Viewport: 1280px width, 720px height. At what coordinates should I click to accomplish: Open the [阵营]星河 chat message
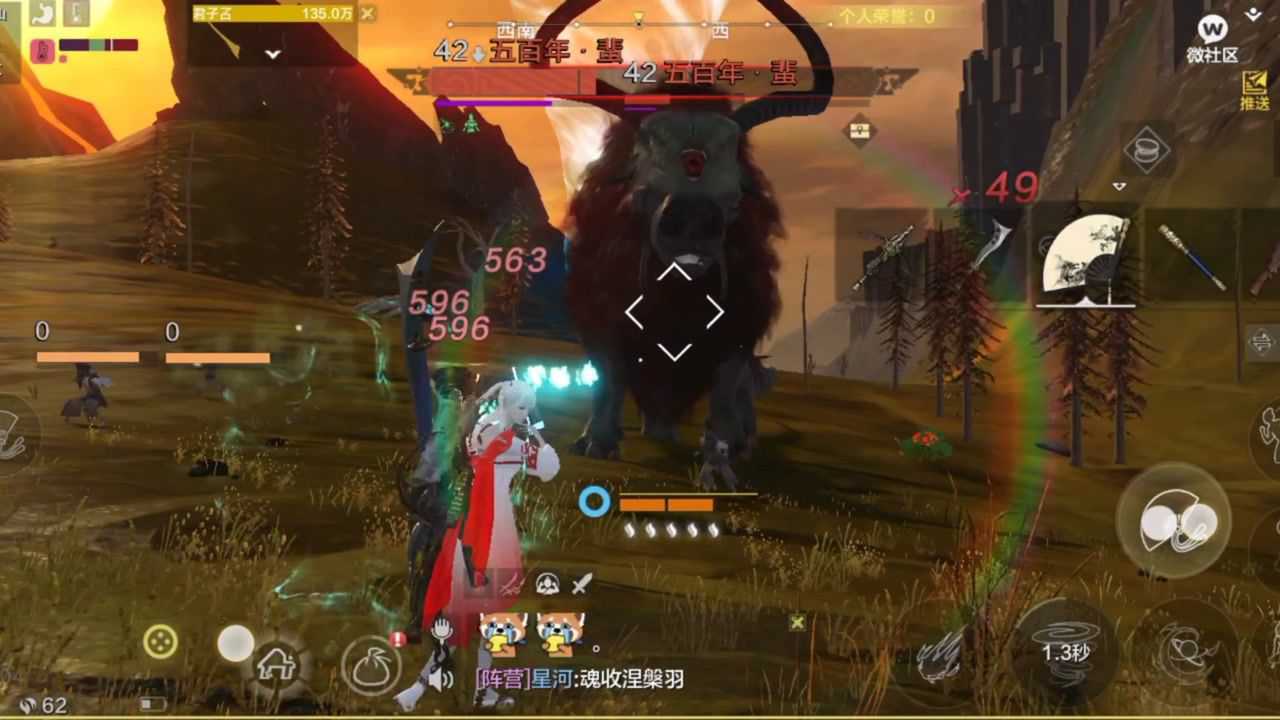579,678
